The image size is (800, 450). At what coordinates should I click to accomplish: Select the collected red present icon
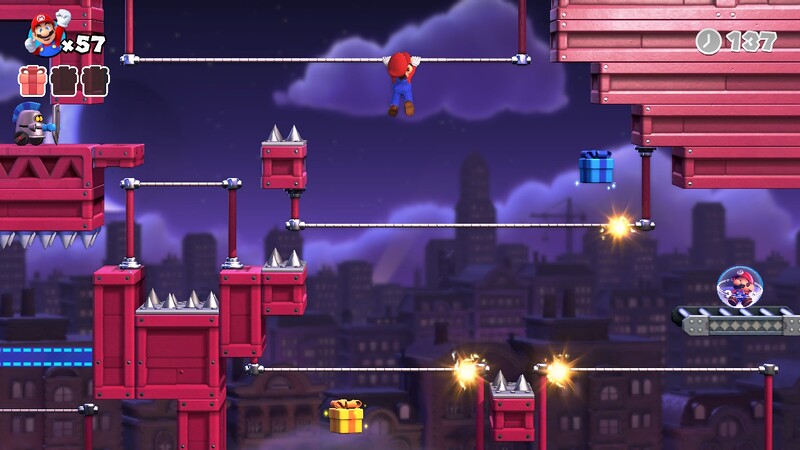33,81
